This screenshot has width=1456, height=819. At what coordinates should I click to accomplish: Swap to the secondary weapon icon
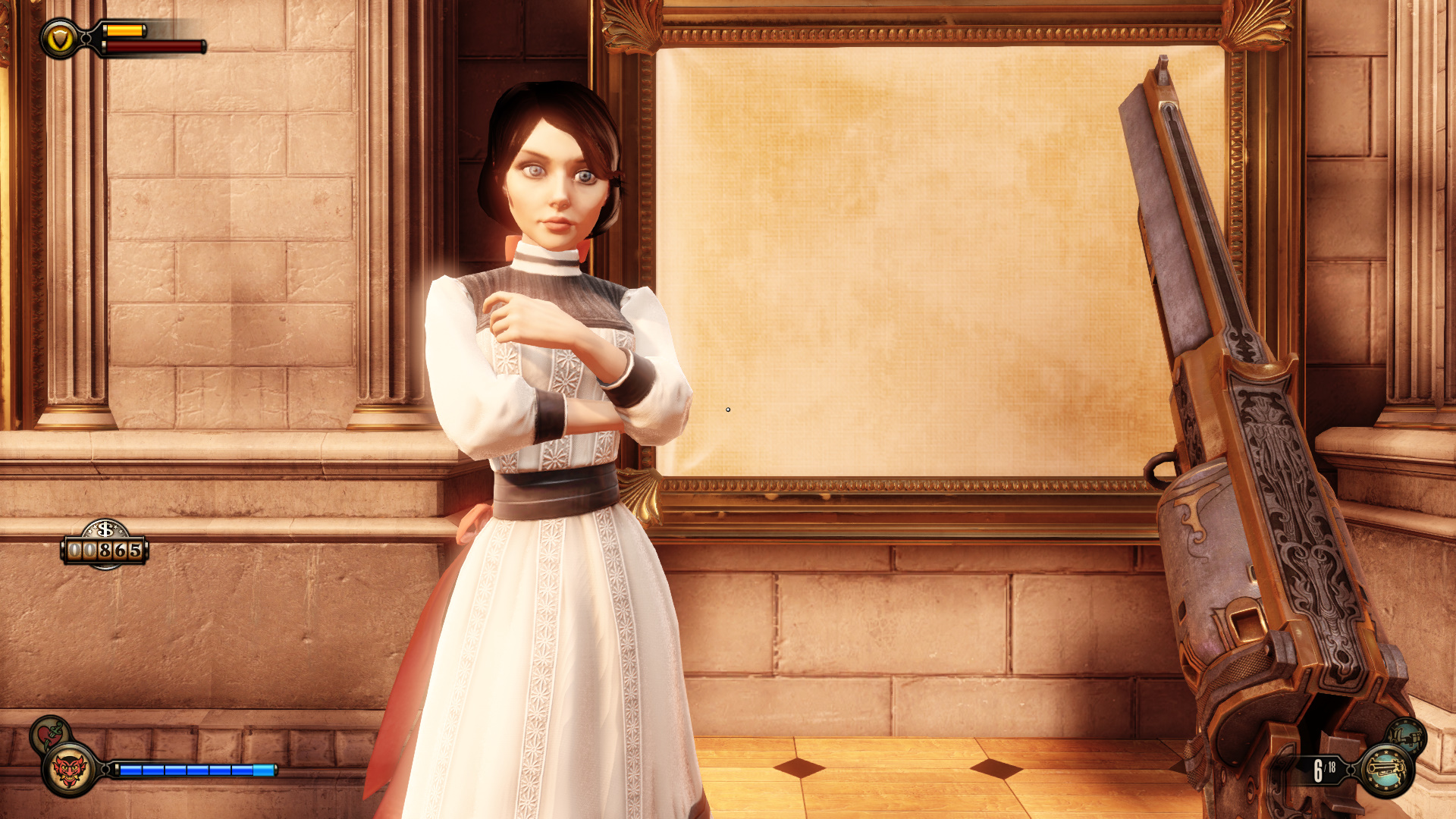[1407, 736]
